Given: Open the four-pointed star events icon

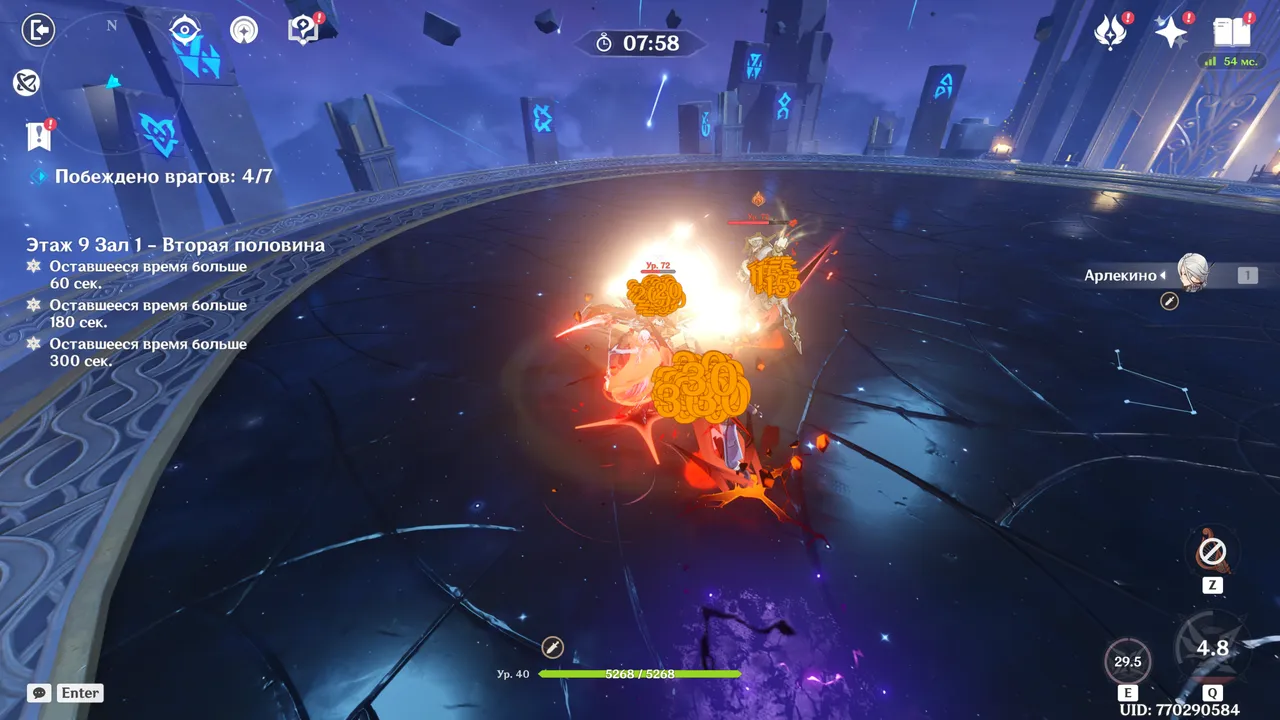Looking at the screenshot, I should pyautogui.click(x=1171, y=33).
